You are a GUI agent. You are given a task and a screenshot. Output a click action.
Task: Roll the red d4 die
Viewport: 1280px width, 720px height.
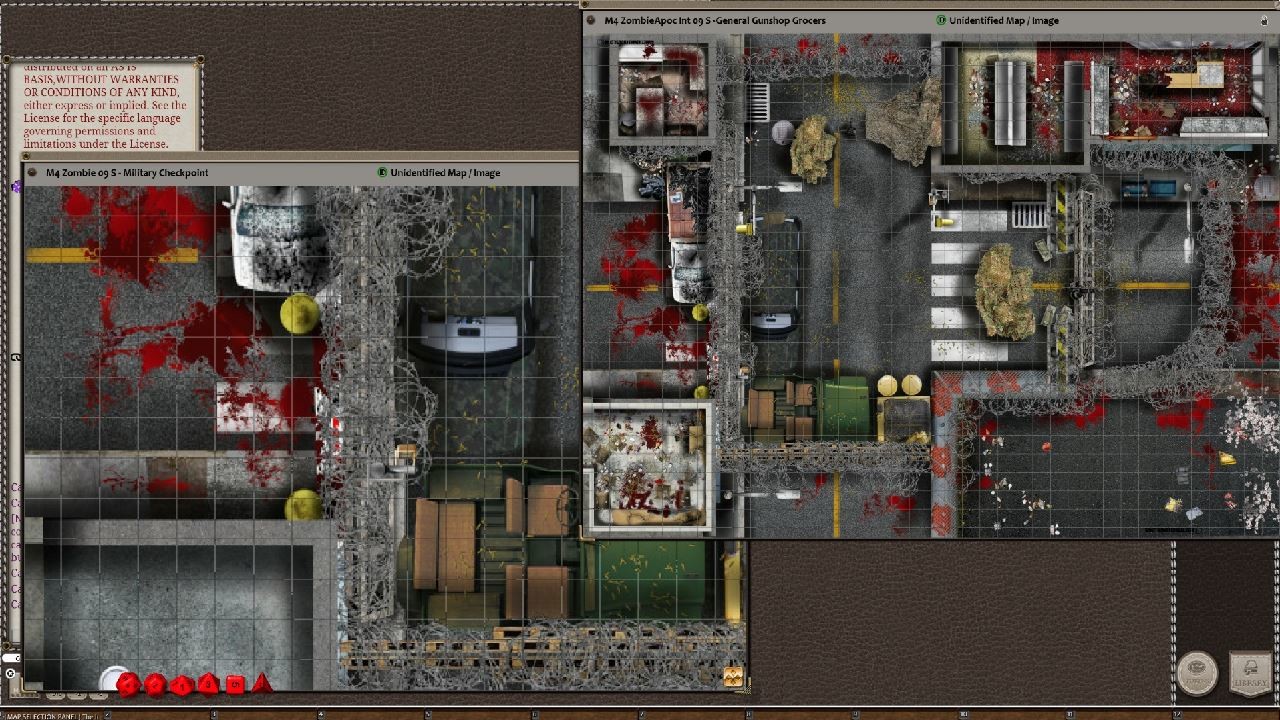(x=262, y=685)
